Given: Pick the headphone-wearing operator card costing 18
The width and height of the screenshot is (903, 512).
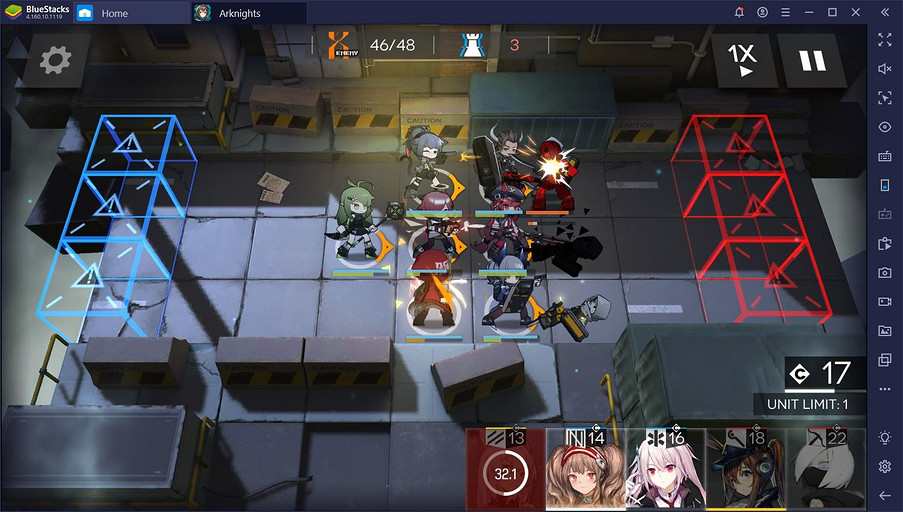Looking at the screenshot, I should point(745,472).
